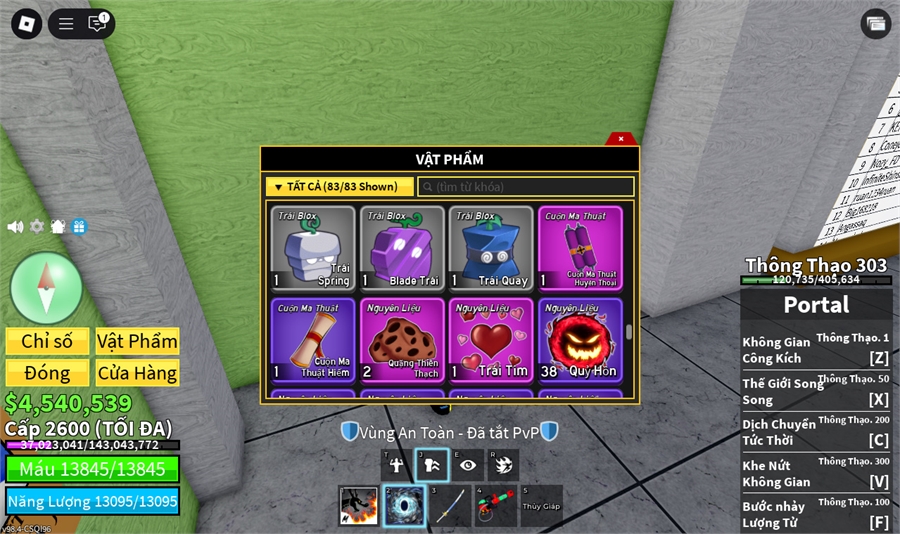Open the Cửa Hàng shop

(x=137, y=373)
